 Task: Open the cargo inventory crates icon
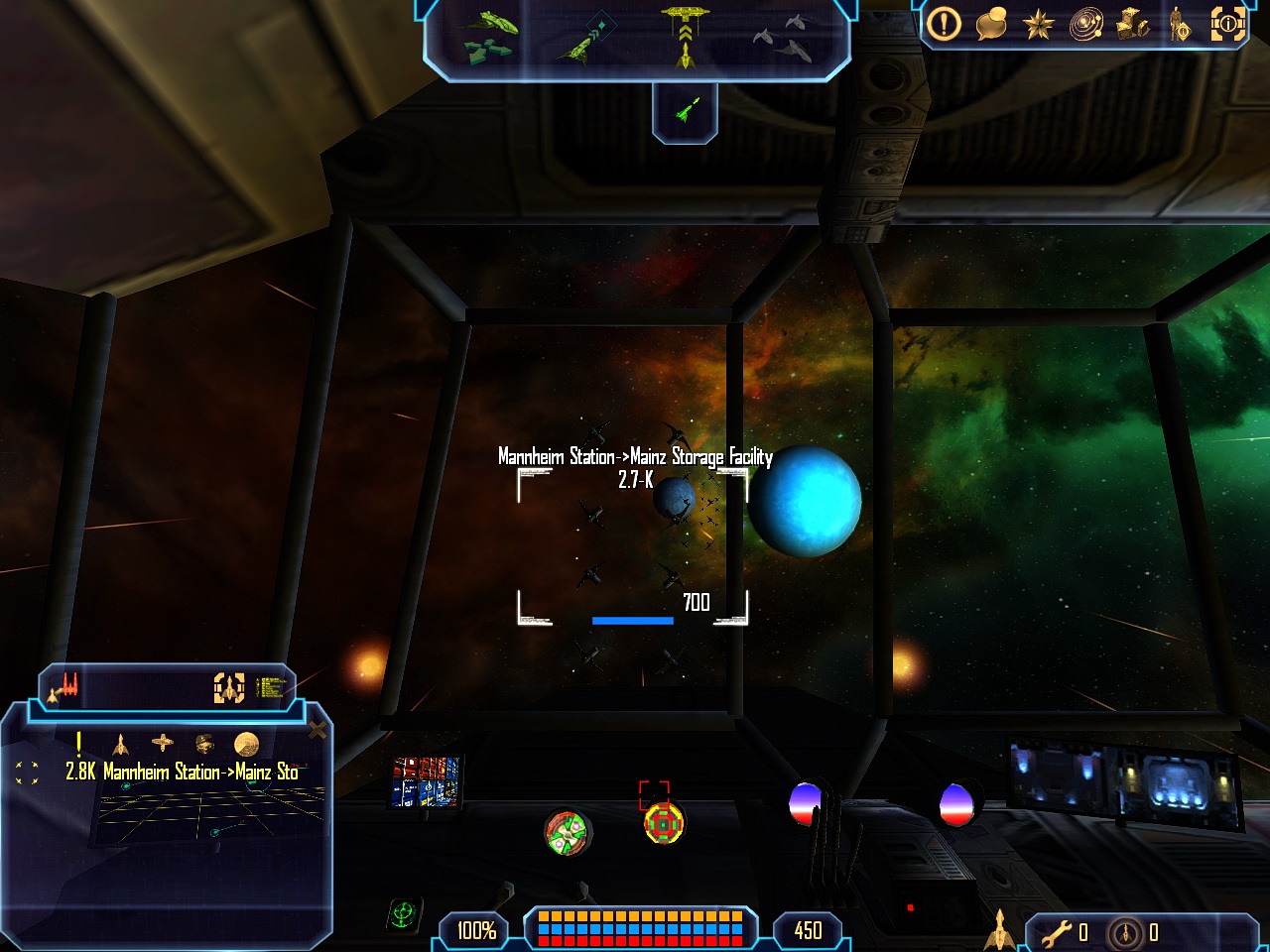(x=1132, y=24)
